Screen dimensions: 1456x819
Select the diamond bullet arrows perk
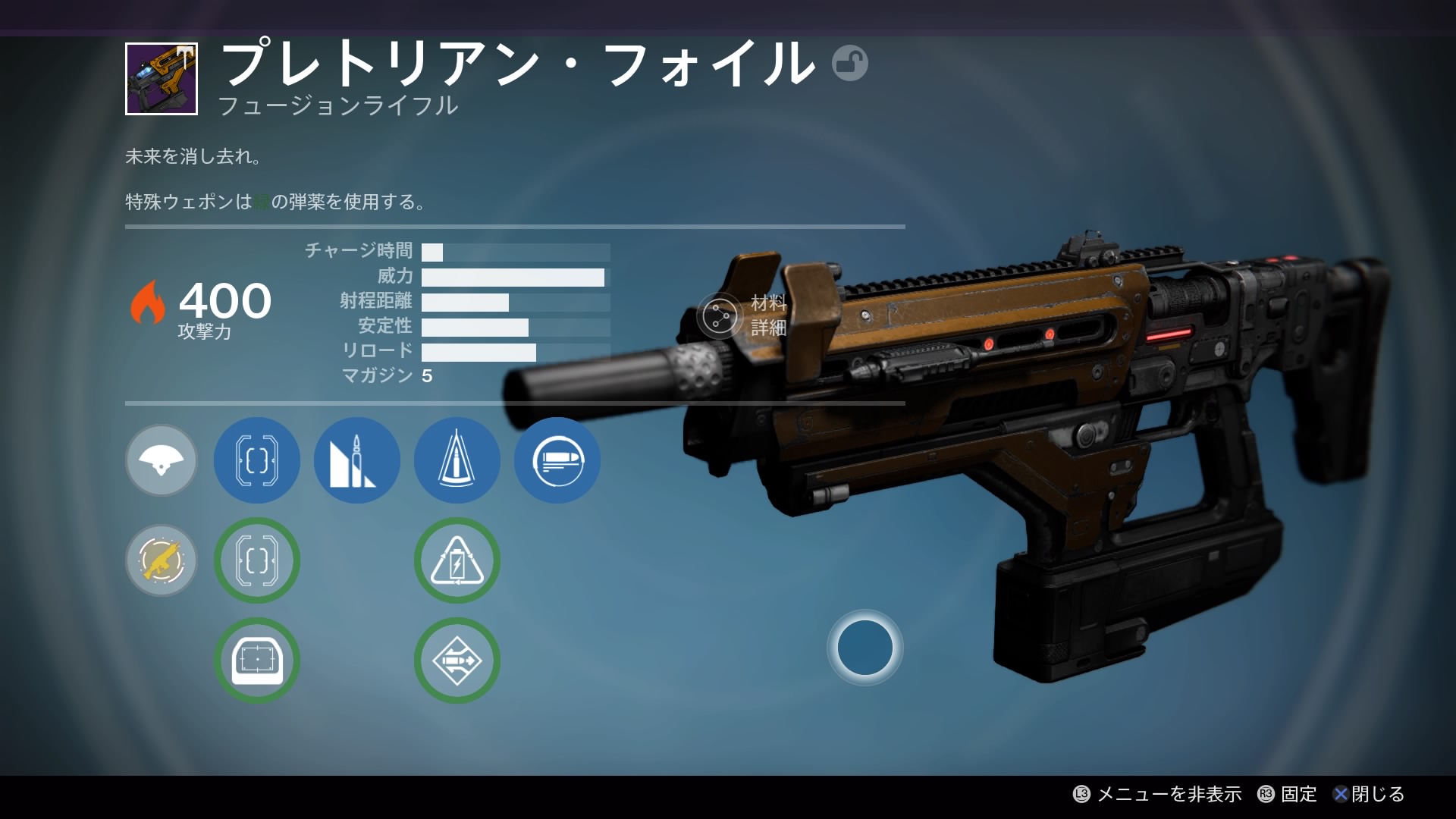pyautogui.click(x=457, y=661)
